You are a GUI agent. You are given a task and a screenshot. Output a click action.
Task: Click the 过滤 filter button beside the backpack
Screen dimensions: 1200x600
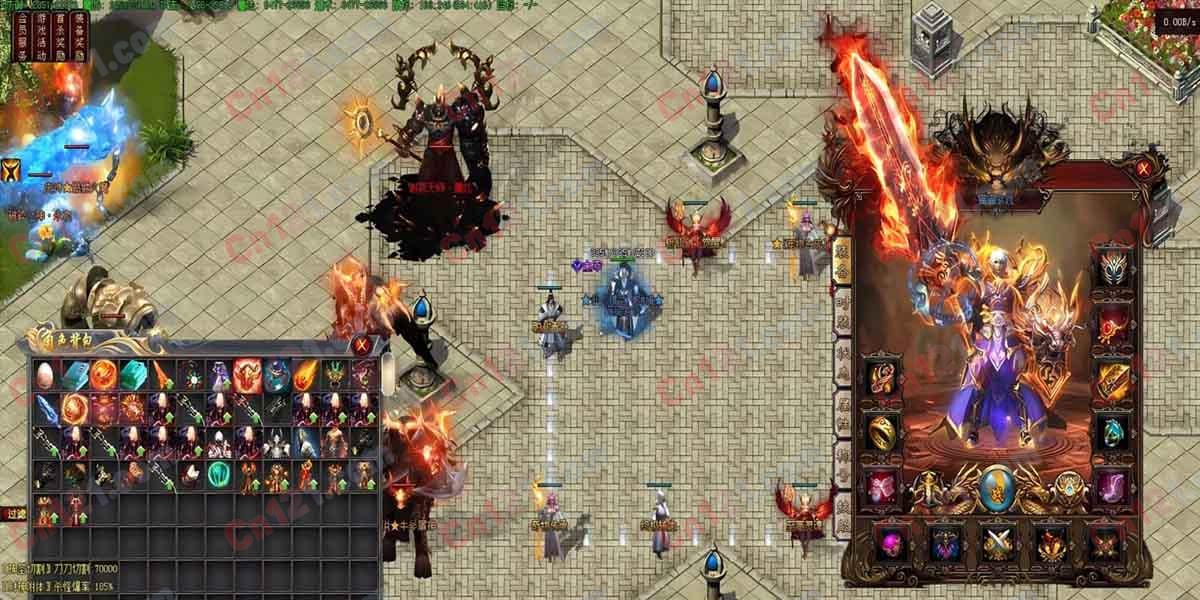pos(12,513)
